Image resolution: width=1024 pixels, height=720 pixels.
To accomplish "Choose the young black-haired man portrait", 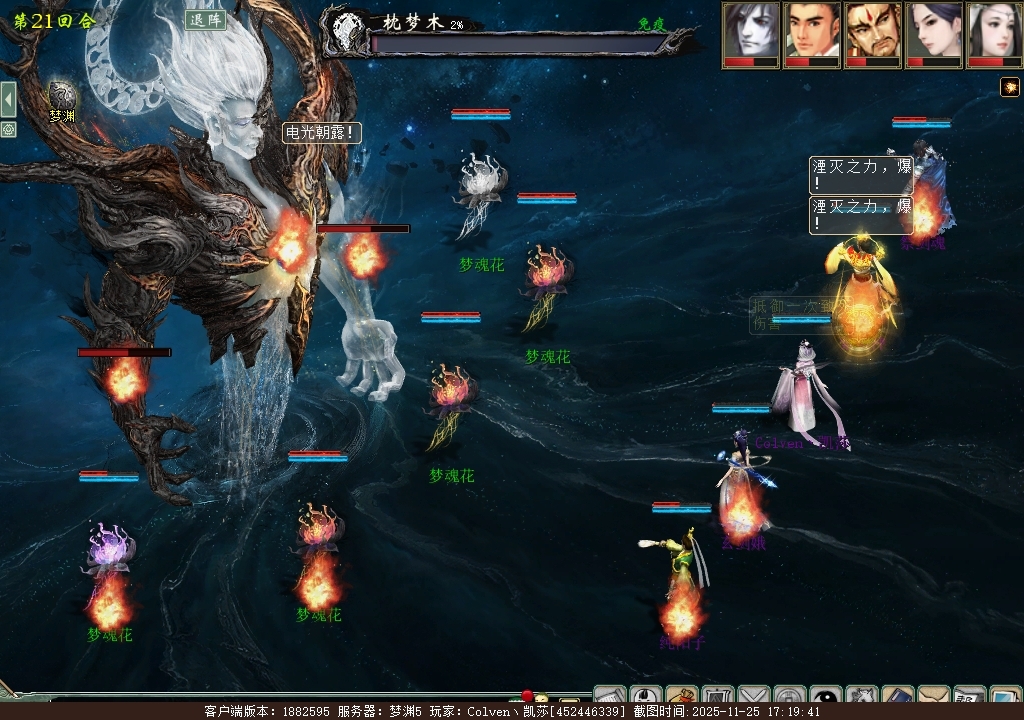I will point(812,33).
